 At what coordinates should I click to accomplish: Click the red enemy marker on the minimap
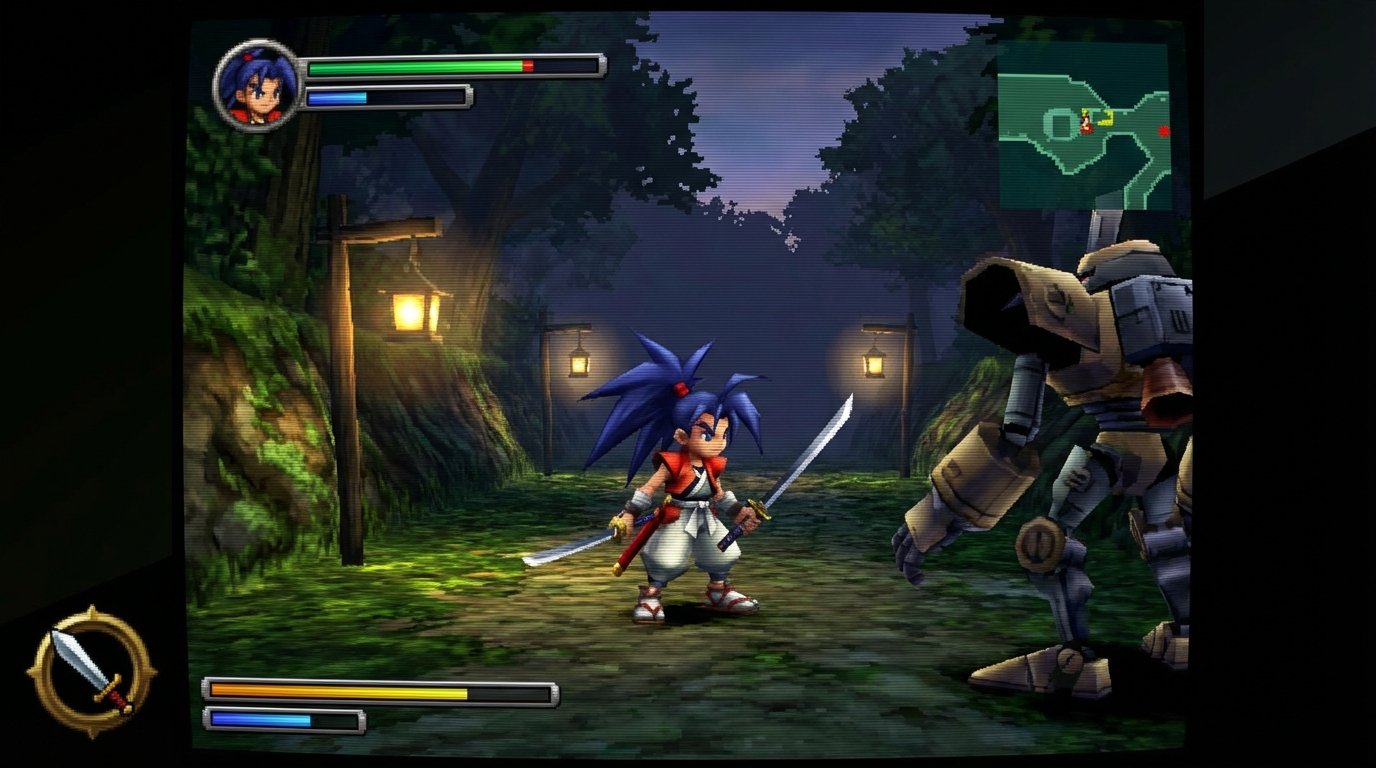(1164, 130)
